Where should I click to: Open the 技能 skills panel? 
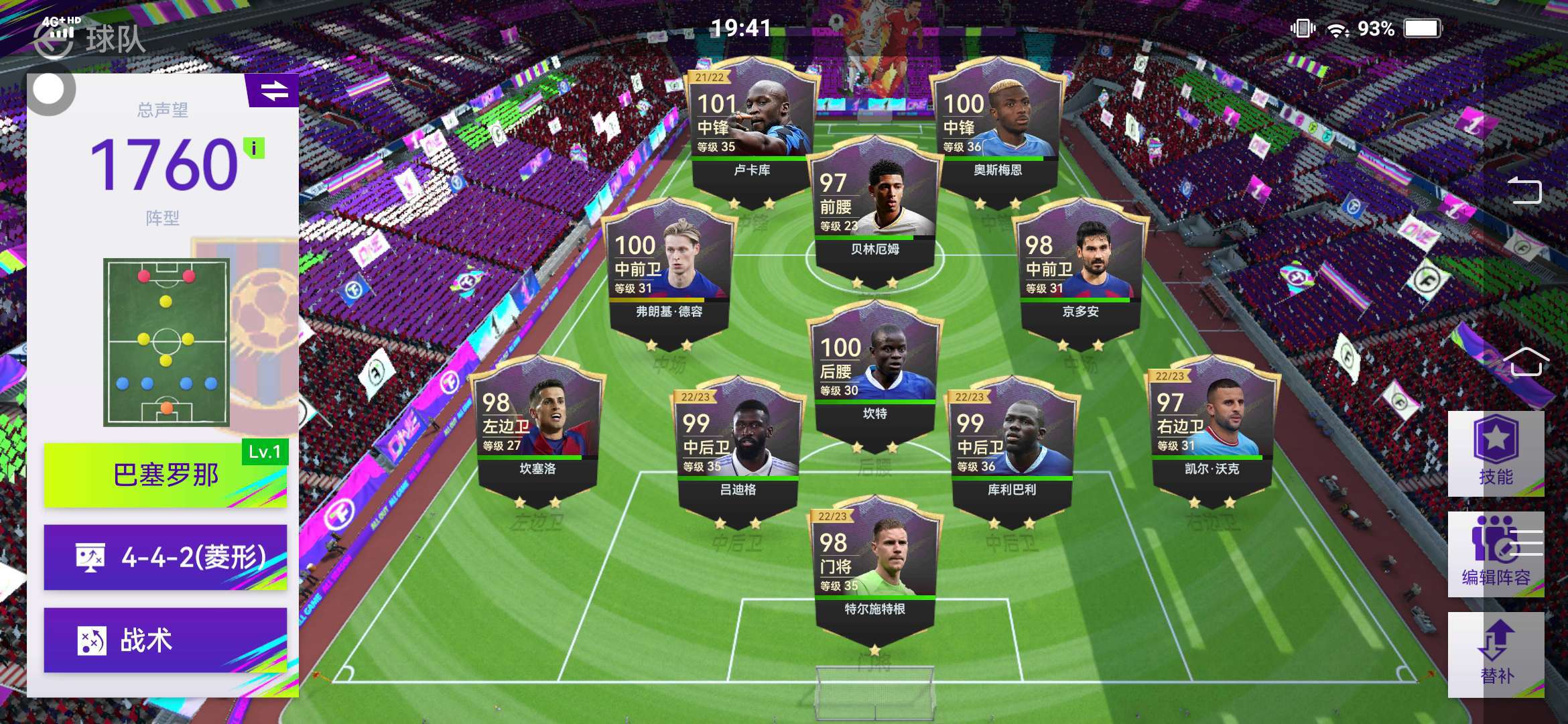tap(1496, 453)
